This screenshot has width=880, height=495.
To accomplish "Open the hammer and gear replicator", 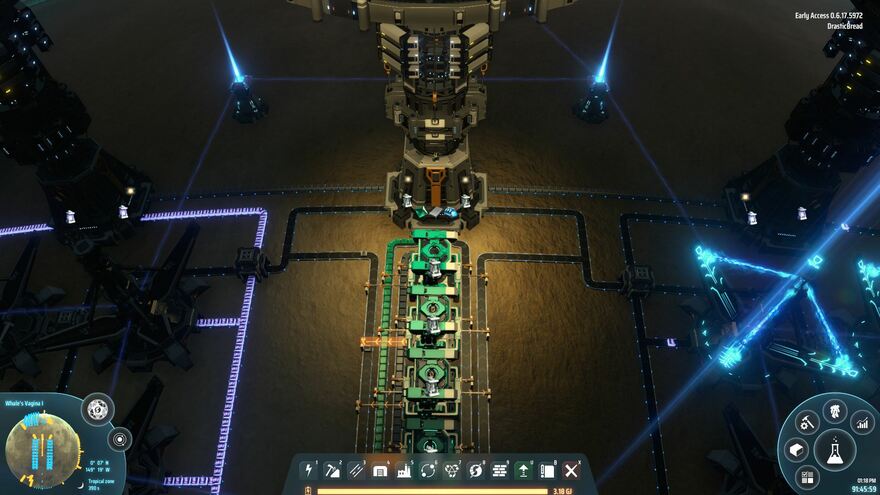I will click(x=807, y=423).
